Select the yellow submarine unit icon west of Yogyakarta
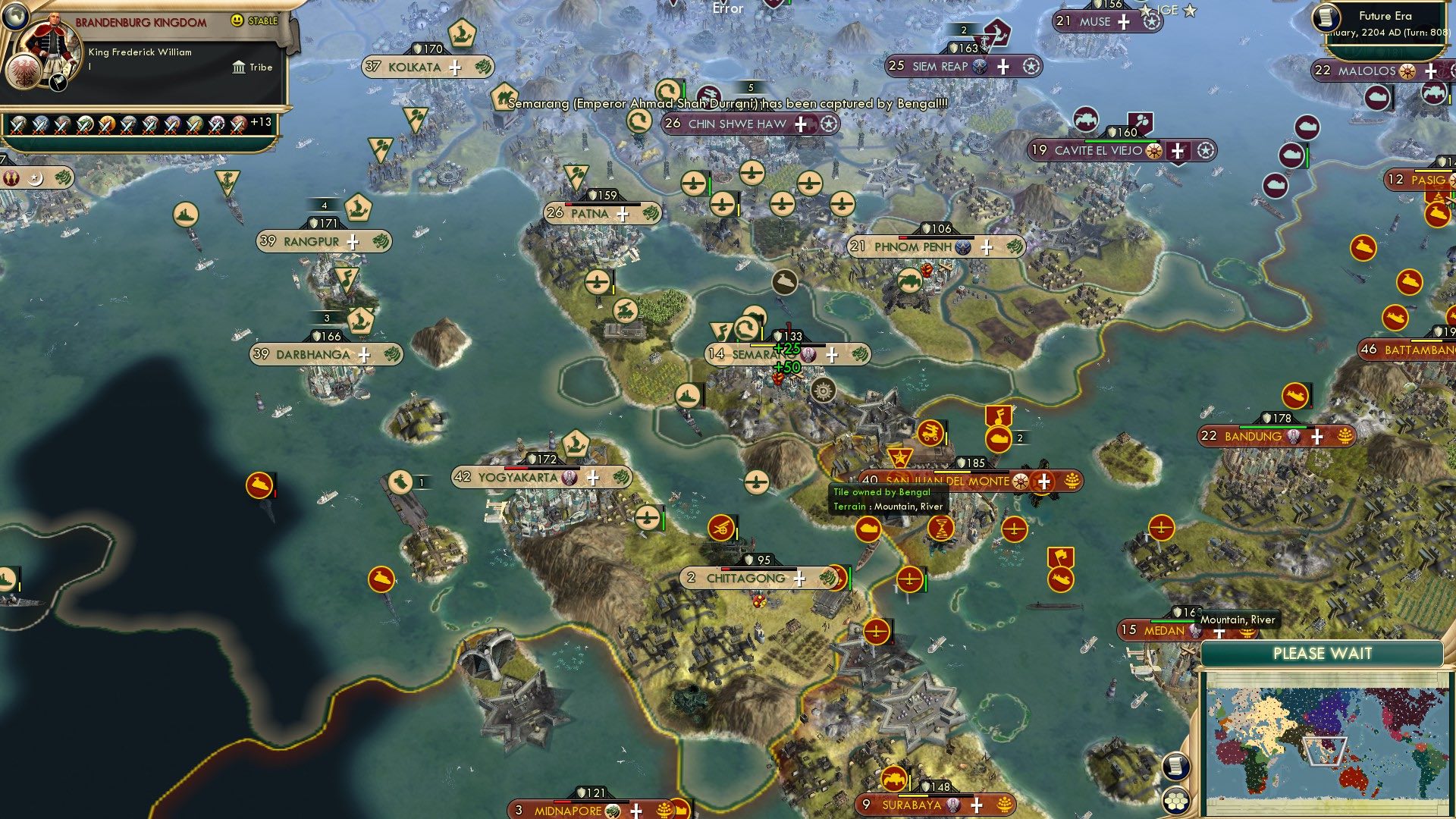 pos(260,483)
